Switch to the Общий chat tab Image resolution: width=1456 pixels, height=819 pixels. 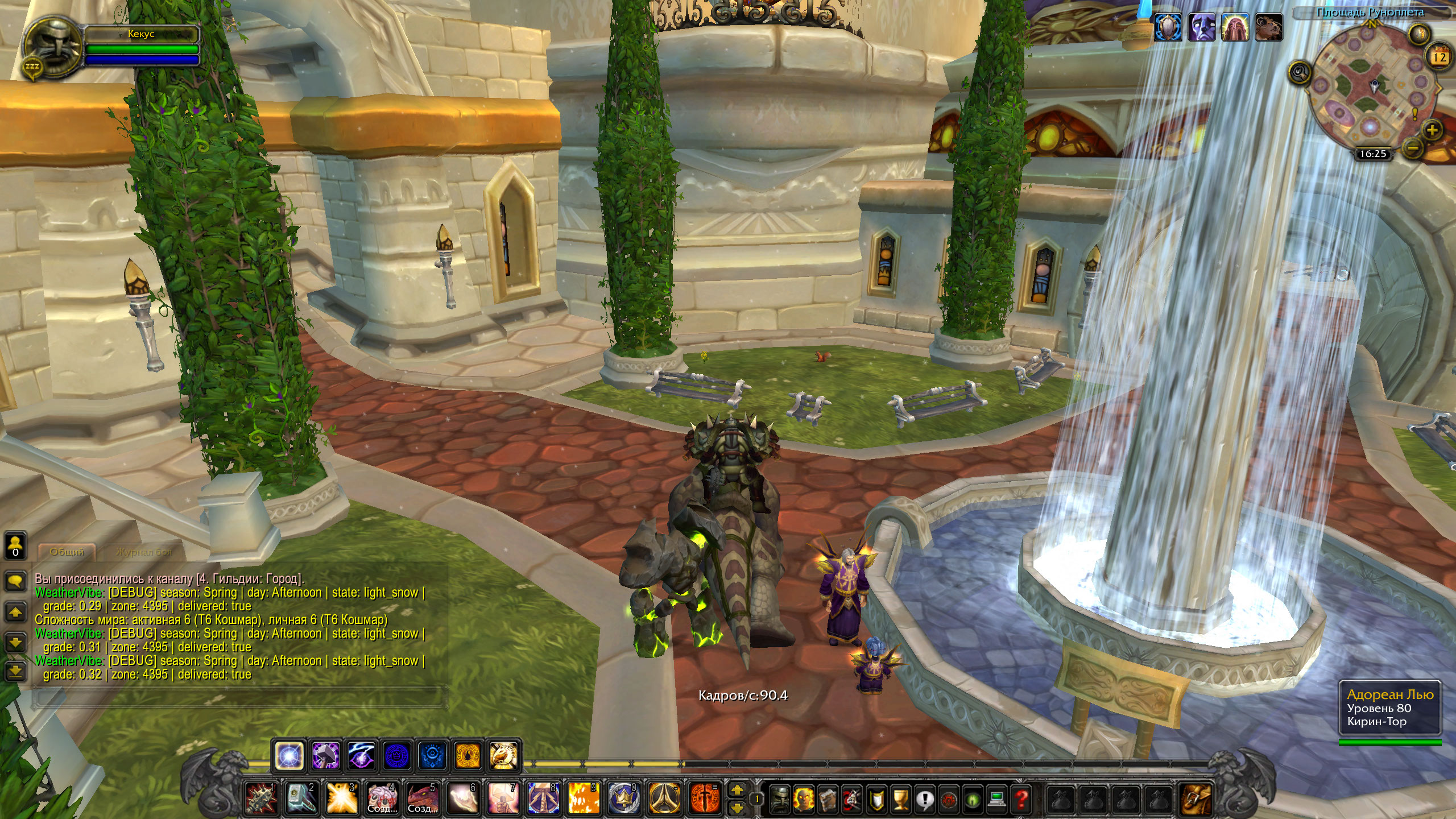point(67,552)
